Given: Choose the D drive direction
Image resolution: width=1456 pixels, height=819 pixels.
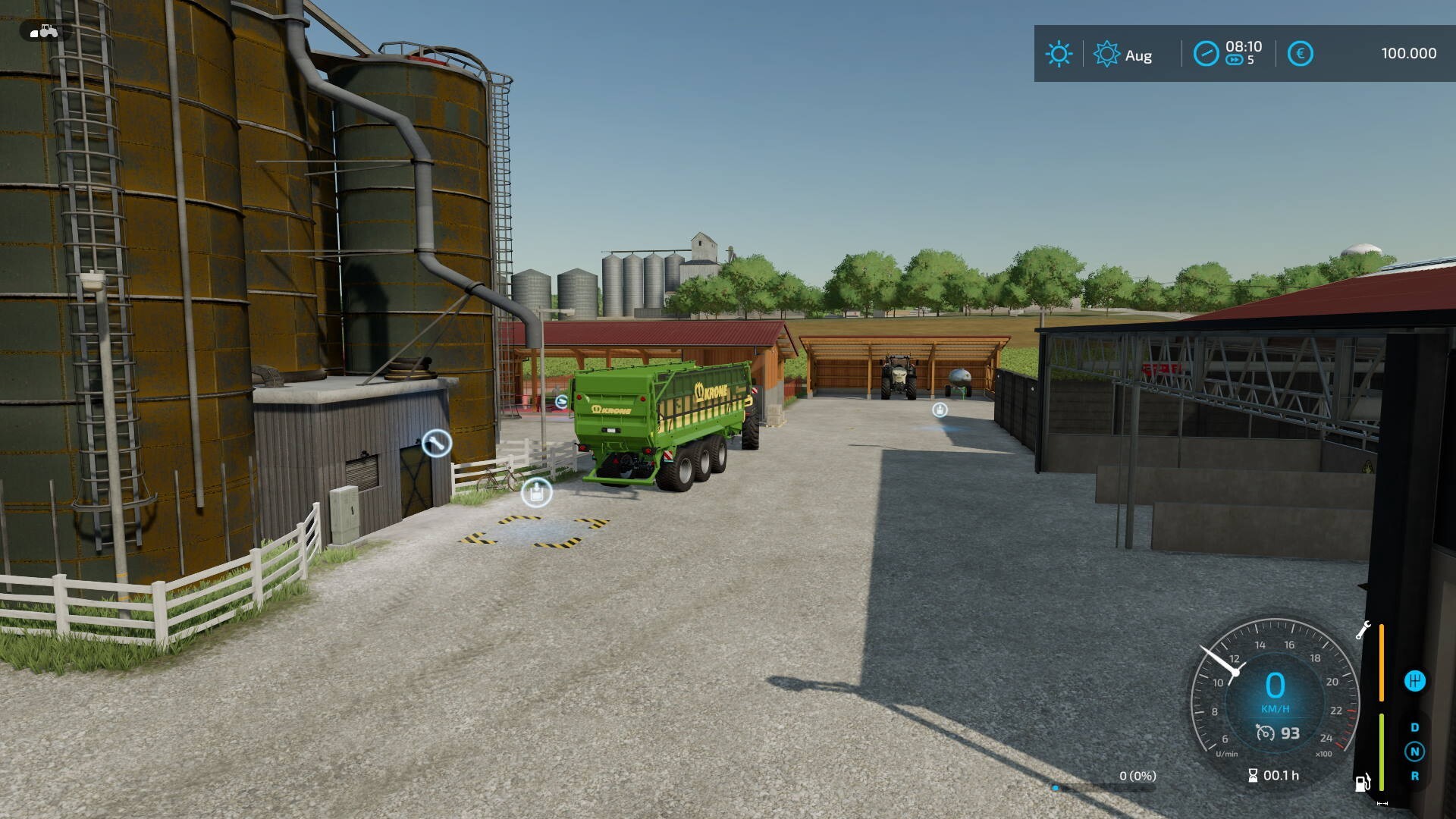Looking at the screenshot, I should pyautogui.click(x=1414, y=727).
